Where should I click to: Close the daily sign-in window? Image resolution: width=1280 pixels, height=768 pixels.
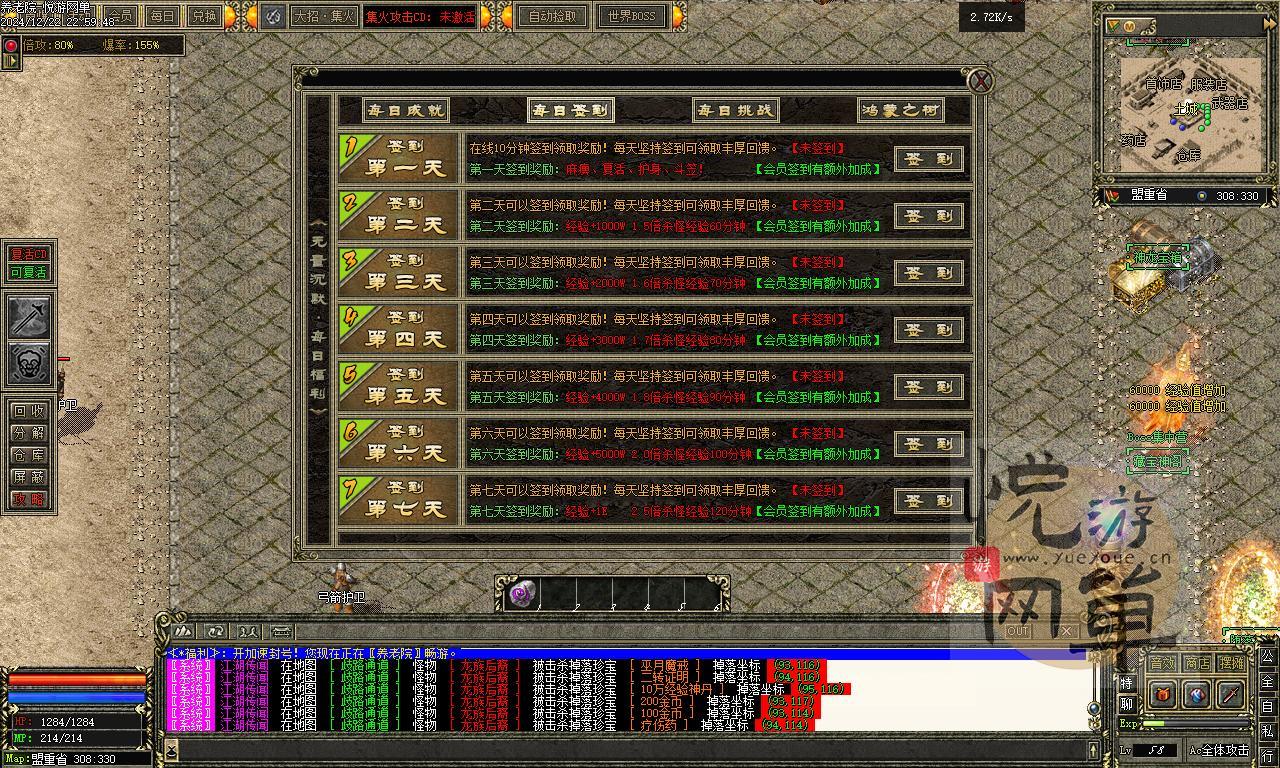[x=981, y=82]
